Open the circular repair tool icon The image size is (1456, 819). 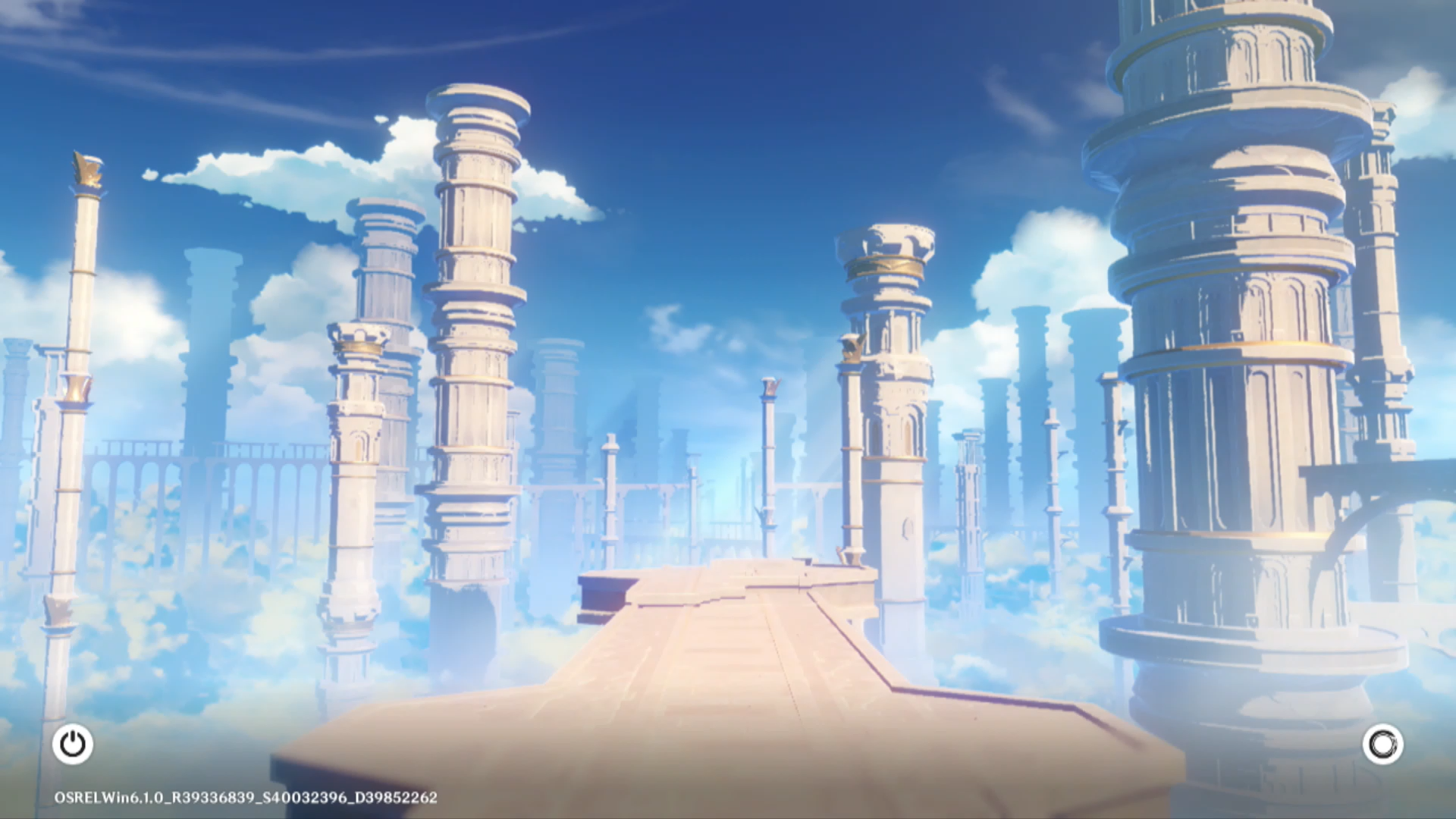pyautogui.click(x=1382, y=744)
